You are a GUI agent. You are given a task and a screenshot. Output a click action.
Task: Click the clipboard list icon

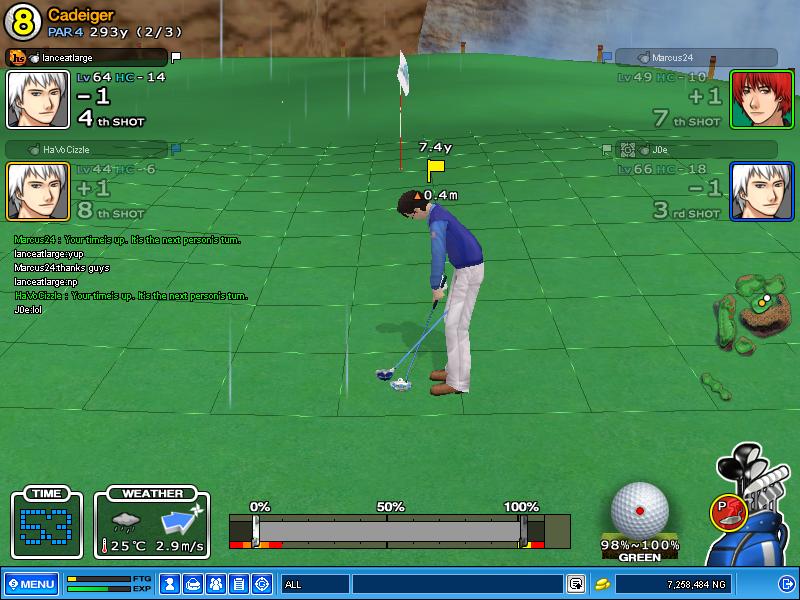pyautogui.click(x=238, y=584)
